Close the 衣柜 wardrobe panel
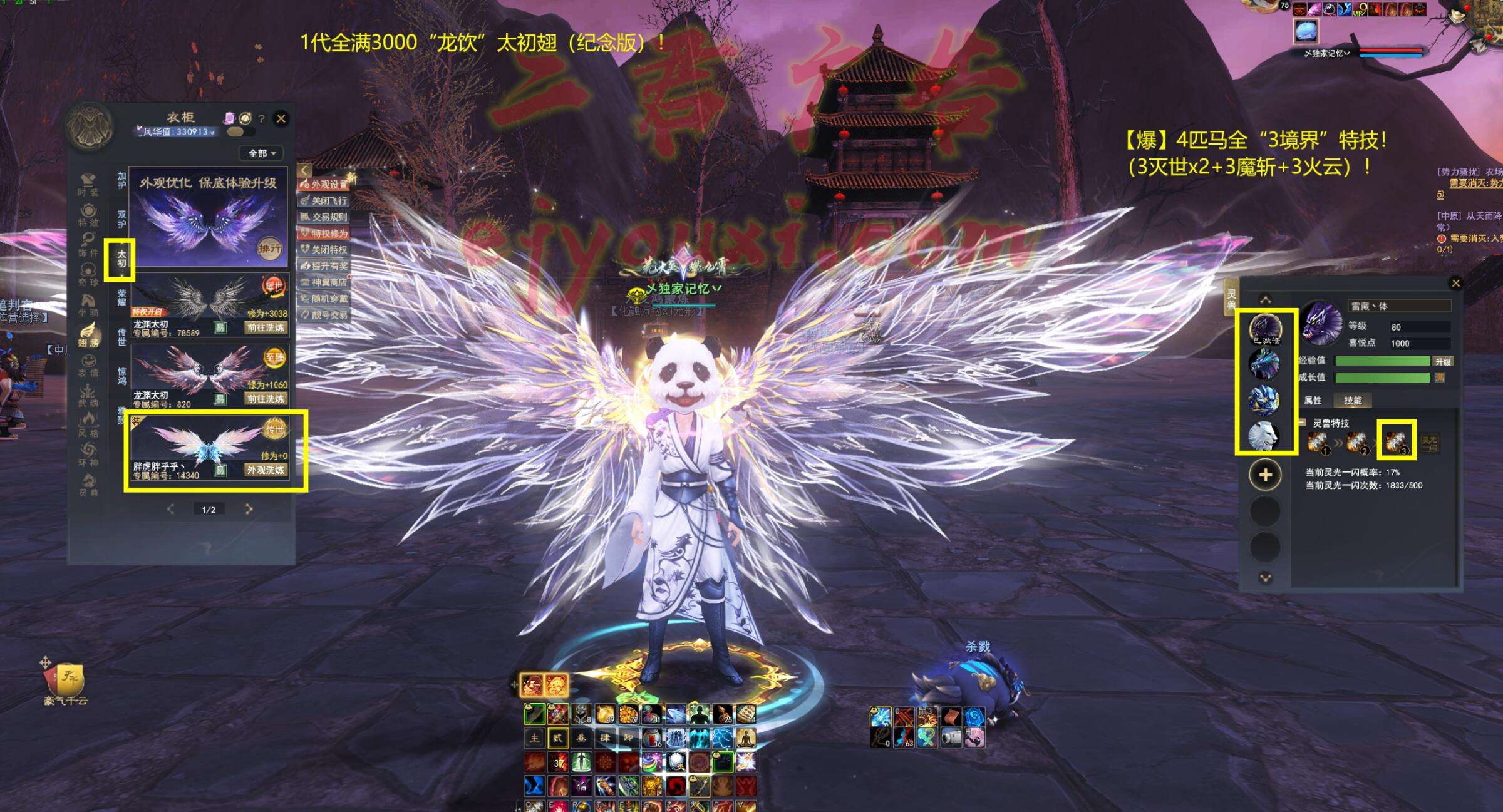The height and width of the screenshot is (812, 1503). 281,118
